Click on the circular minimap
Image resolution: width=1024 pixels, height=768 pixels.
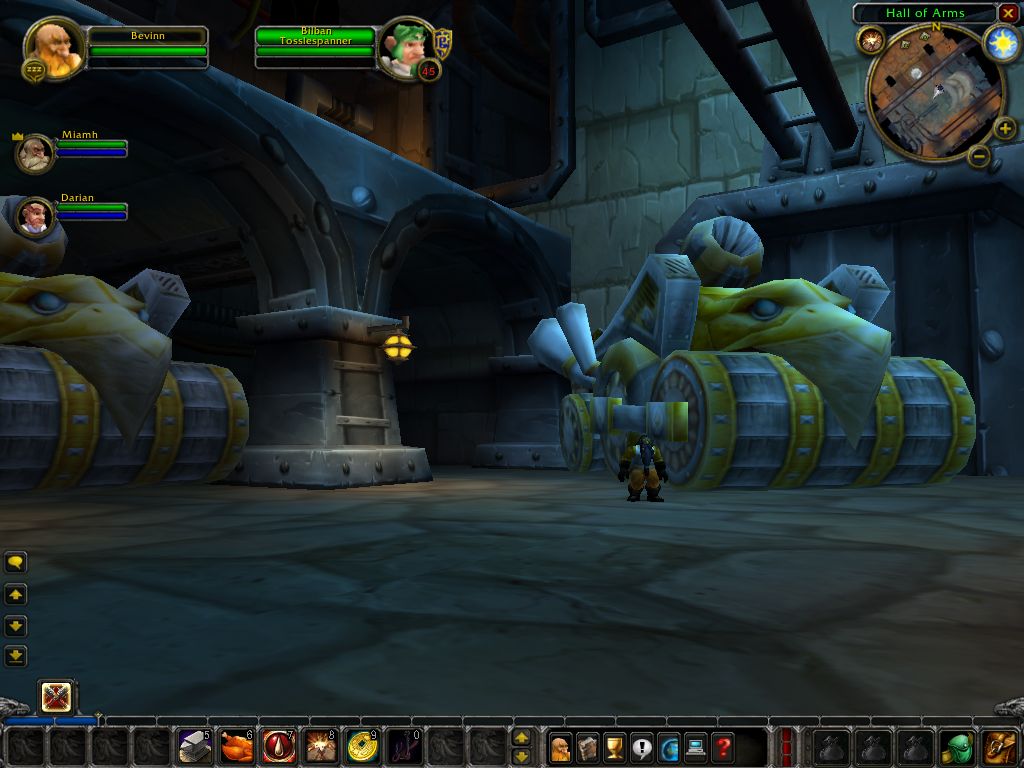[x=934, y=90]
